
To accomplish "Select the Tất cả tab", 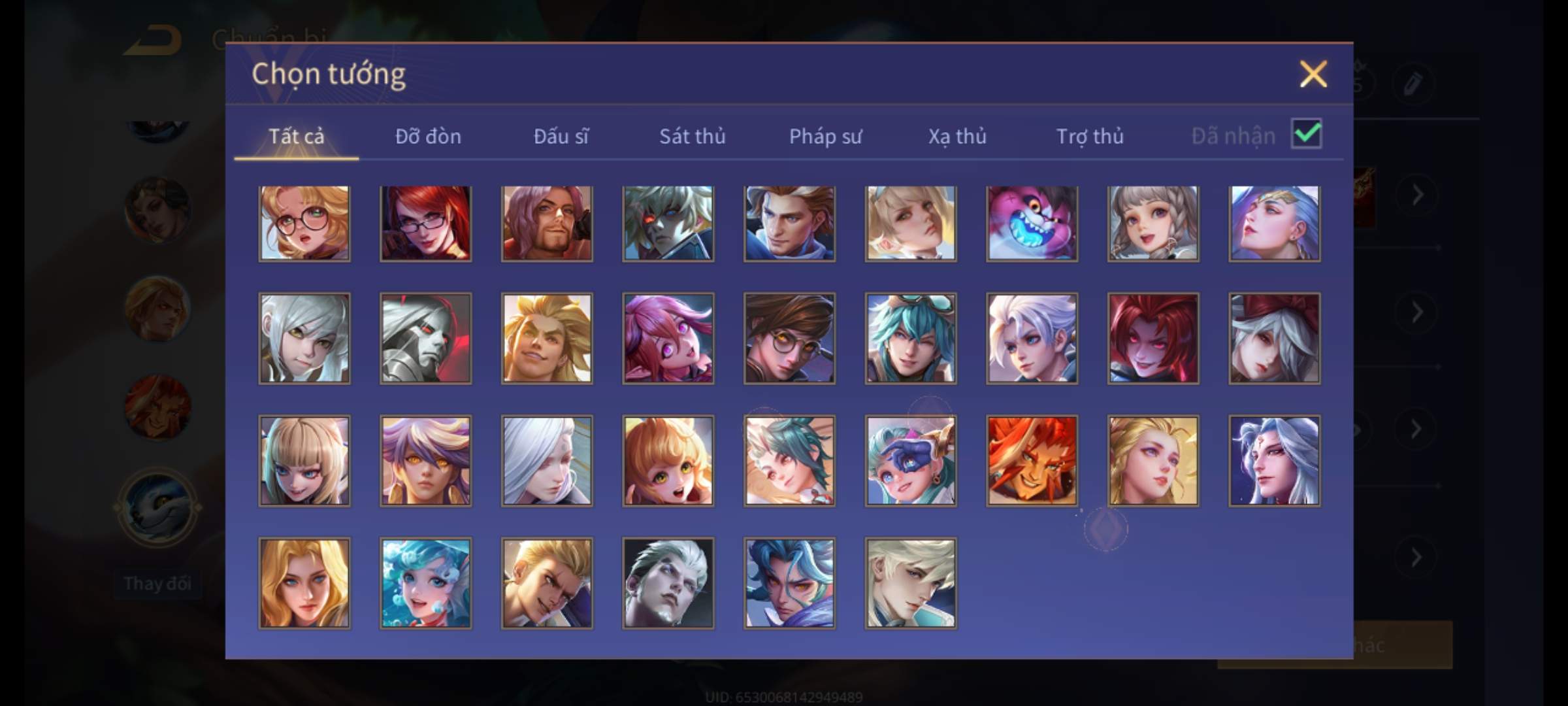I will [x=296, y=137].
